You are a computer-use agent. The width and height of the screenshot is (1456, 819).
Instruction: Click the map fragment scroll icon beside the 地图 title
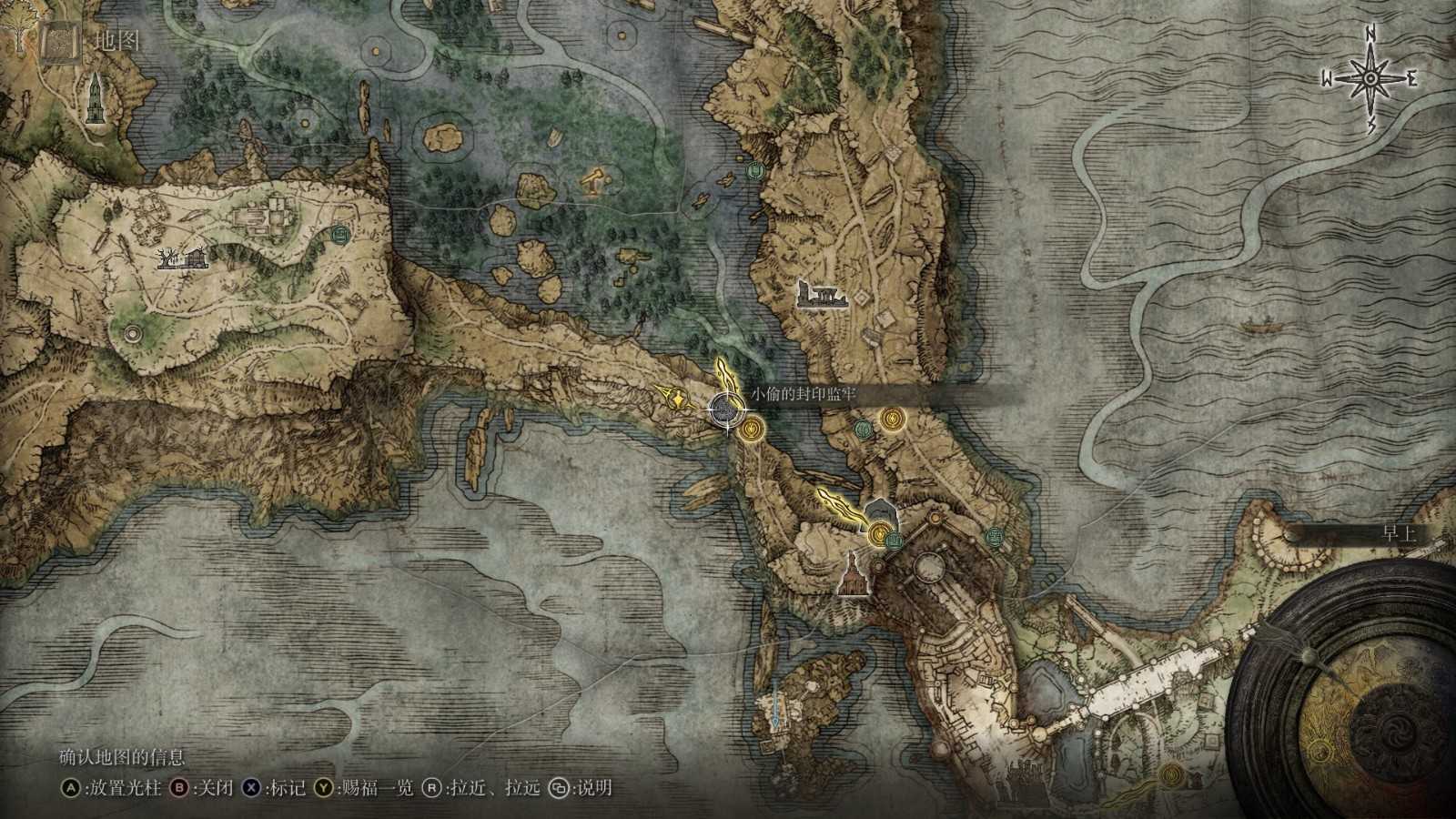pos(58,40)
